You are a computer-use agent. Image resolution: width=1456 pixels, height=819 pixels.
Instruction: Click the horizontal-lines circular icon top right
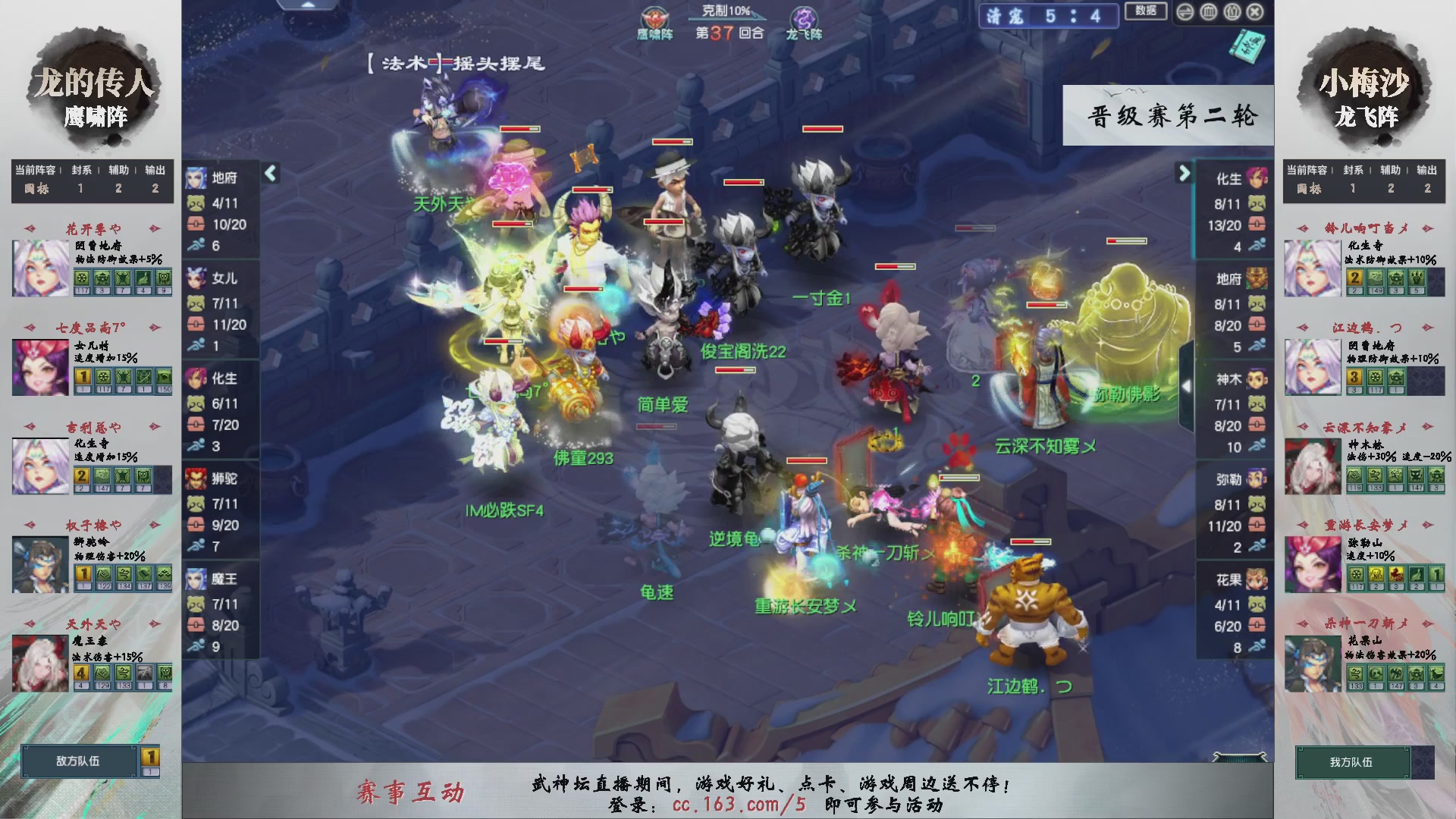tap(1185, 12)
